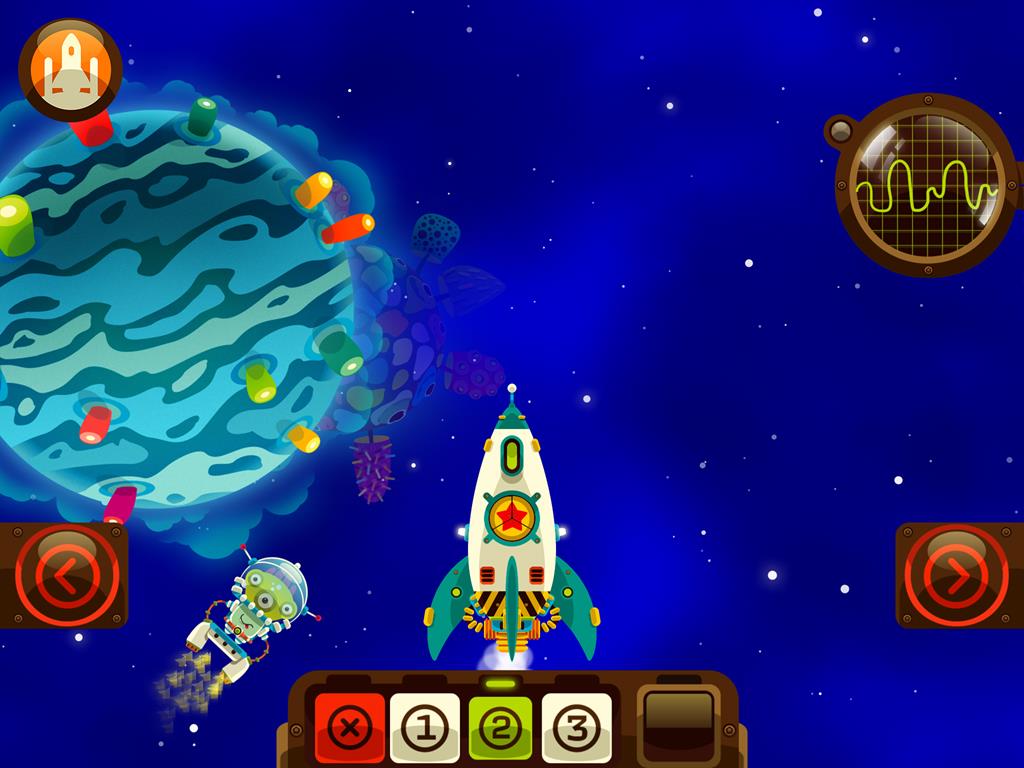Viewport: 1024px width, 768px height.
Task: Select the number 3 button
Action: coord(576,728)
